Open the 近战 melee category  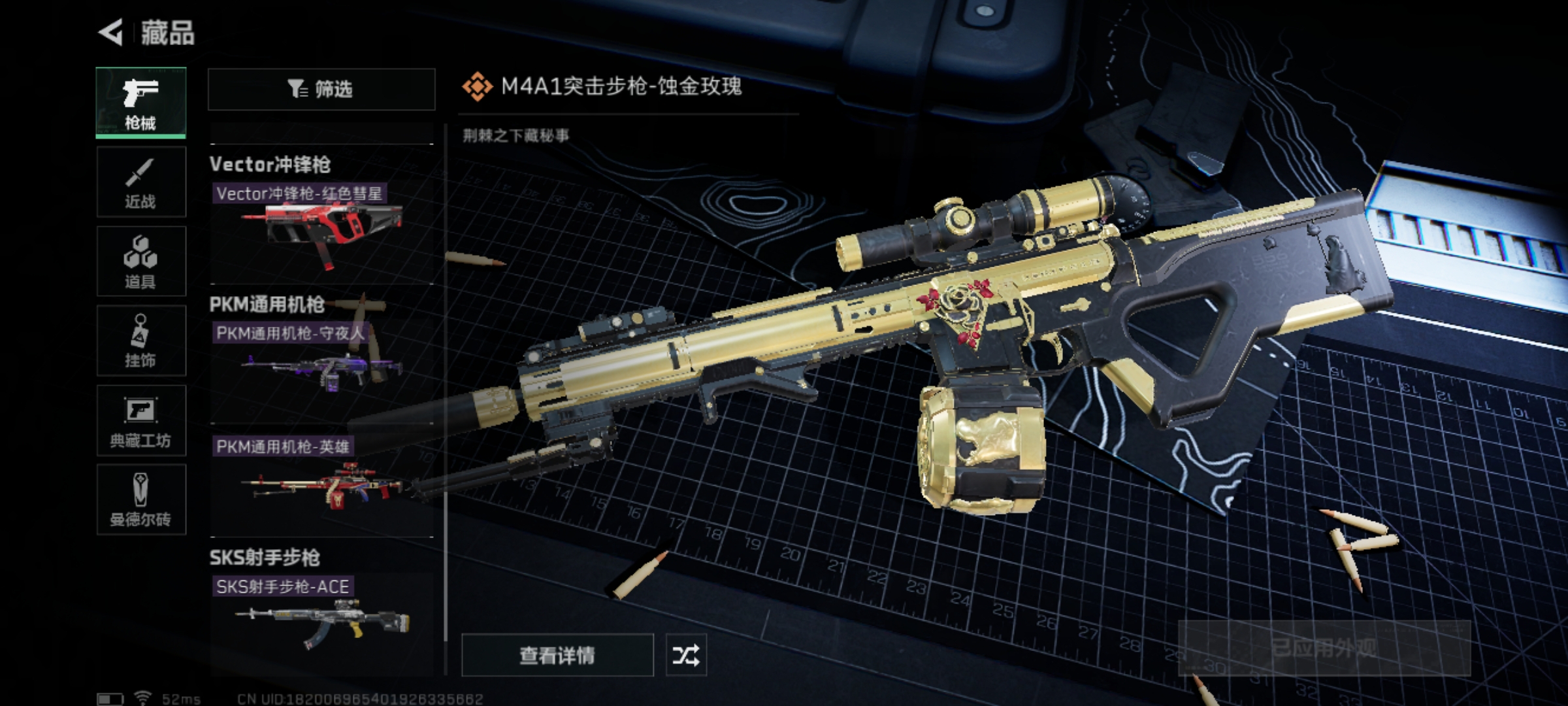141,182
